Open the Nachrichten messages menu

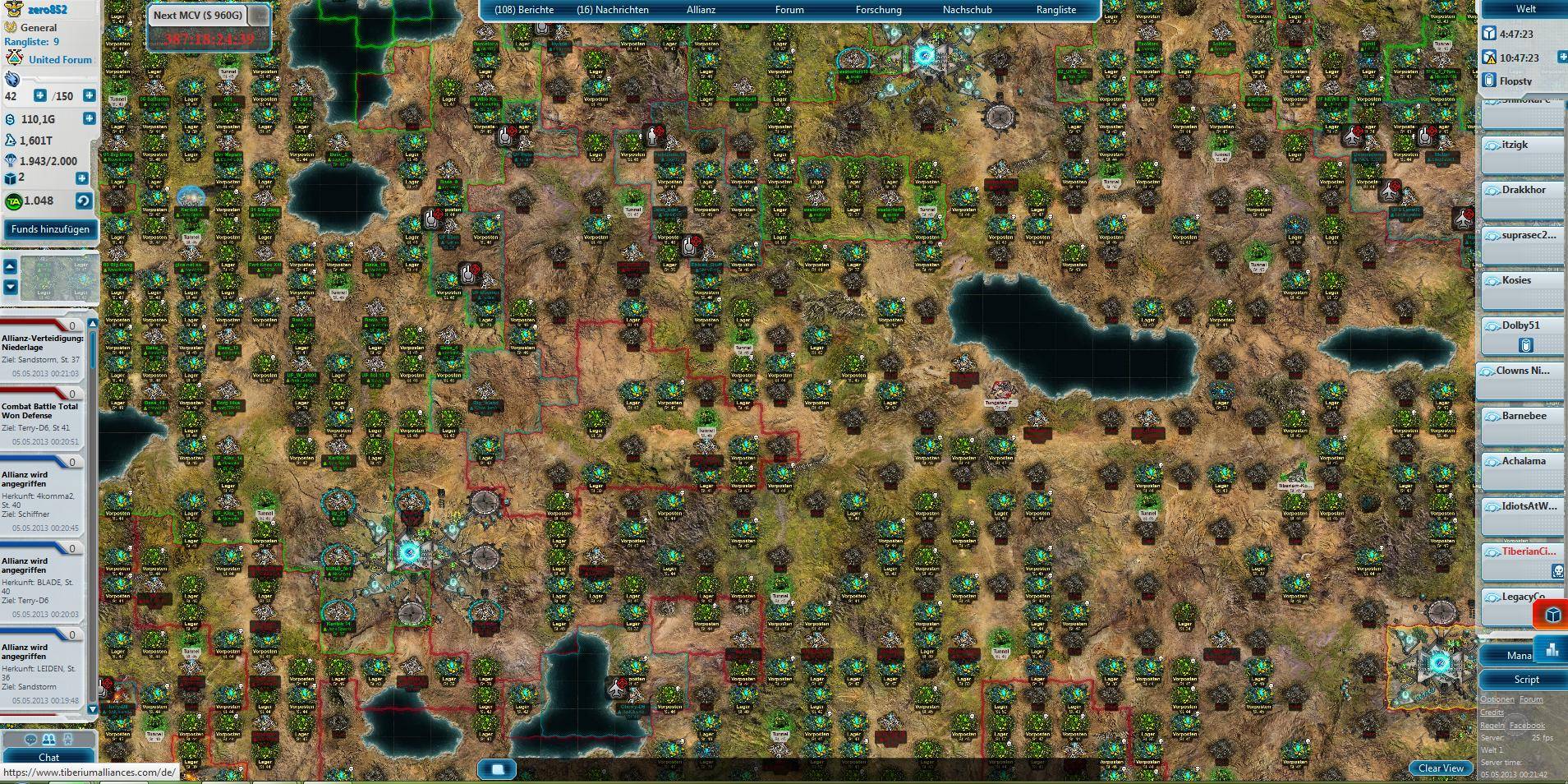pyautogui.click(x=613, y=10)
